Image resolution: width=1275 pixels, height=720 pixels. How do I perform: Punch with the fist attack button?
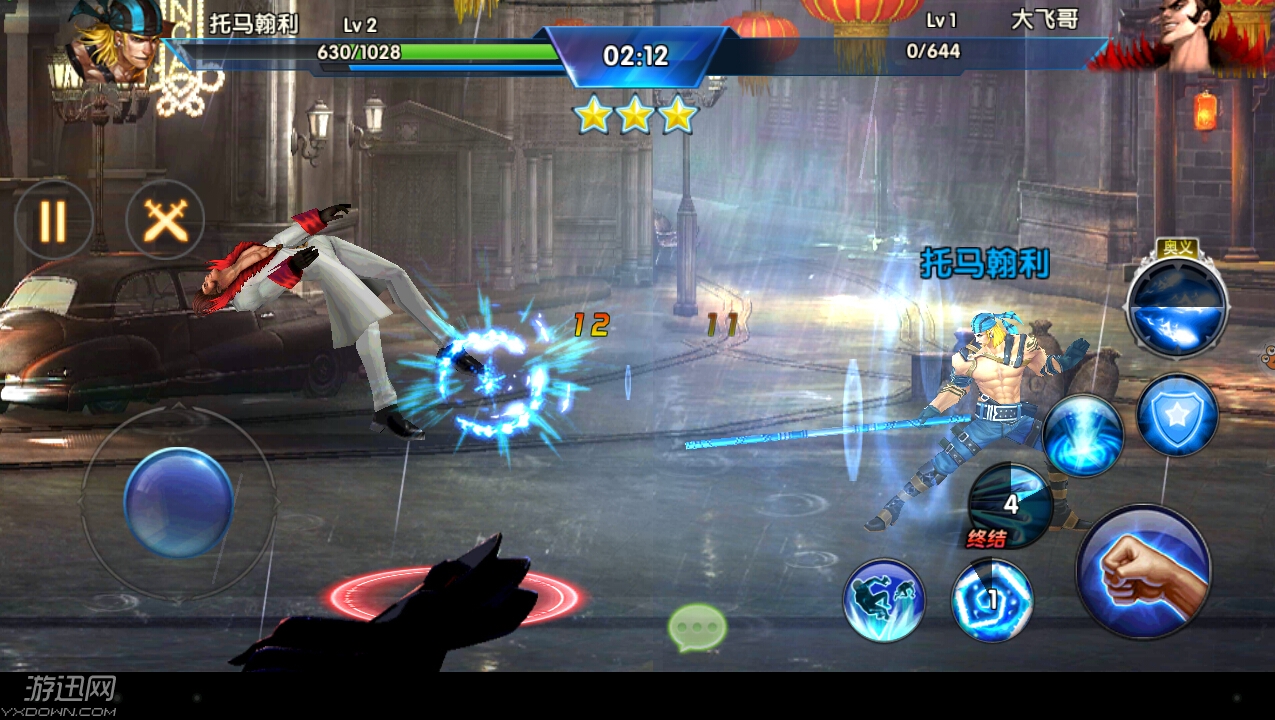(x=1143, y=571)
